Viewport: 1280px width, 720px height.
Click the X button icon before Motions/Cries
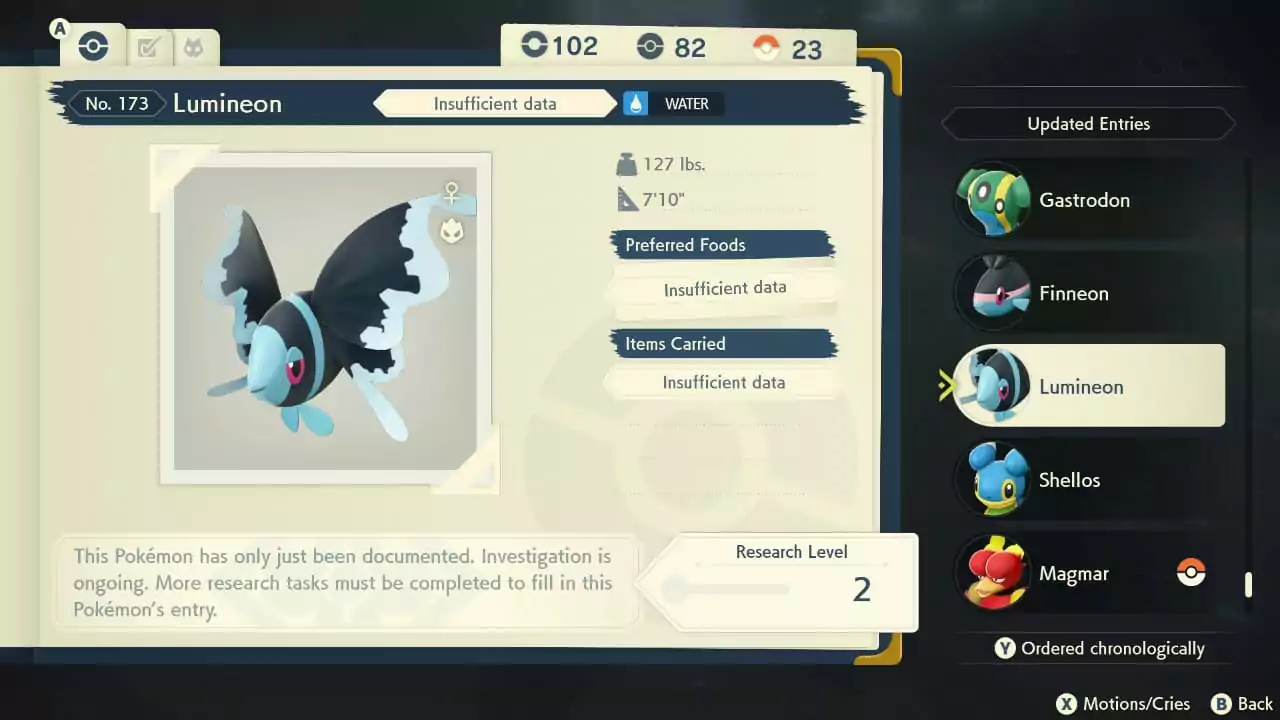1065,703
